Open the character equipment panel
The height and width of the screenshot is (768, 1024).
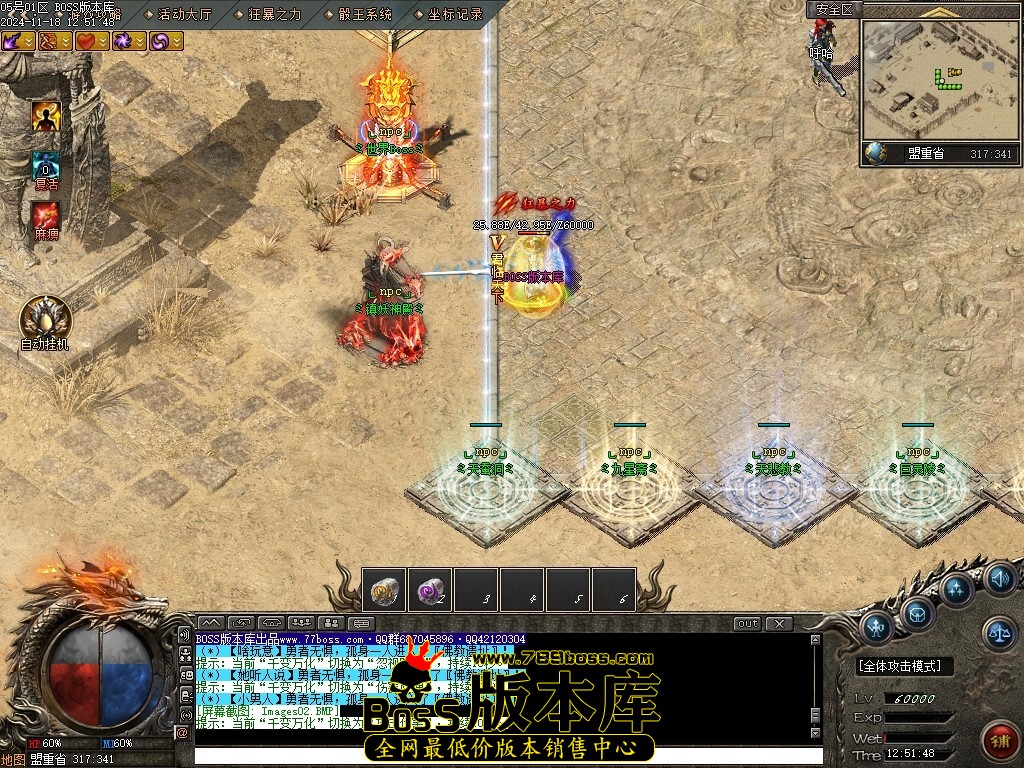[x=878, y=627]
